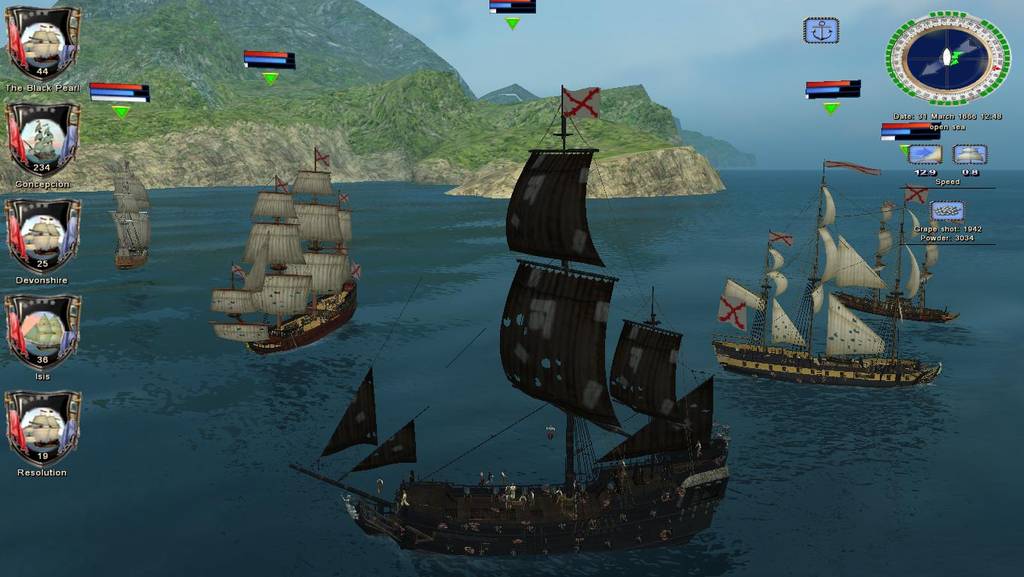Image resolution: width=1024 pixels, height=577 pixels.
Task: Choose the Concepcion ship portrait
Action: [x=43, y=138]
